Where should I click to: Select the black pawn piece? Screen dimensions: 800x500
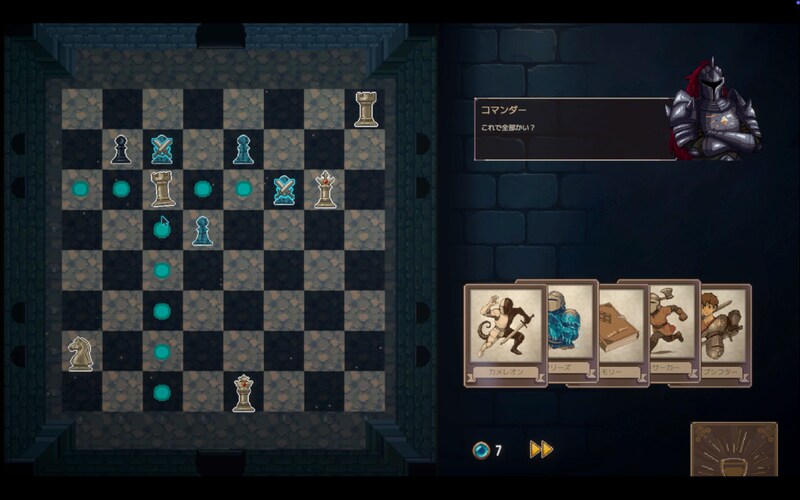(121, 149)
